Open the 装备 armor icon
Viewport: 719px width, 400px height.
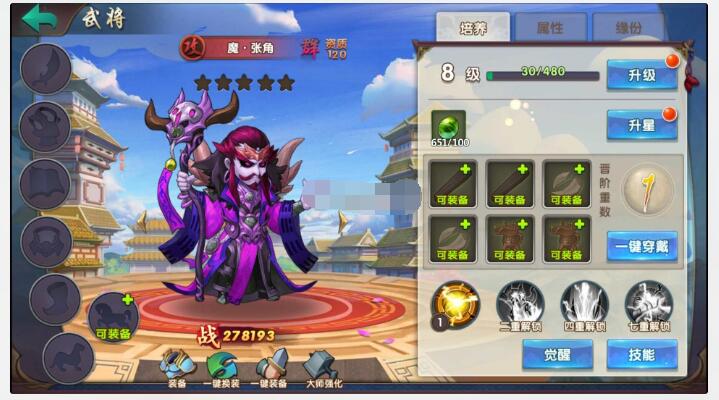coord(177,367)
